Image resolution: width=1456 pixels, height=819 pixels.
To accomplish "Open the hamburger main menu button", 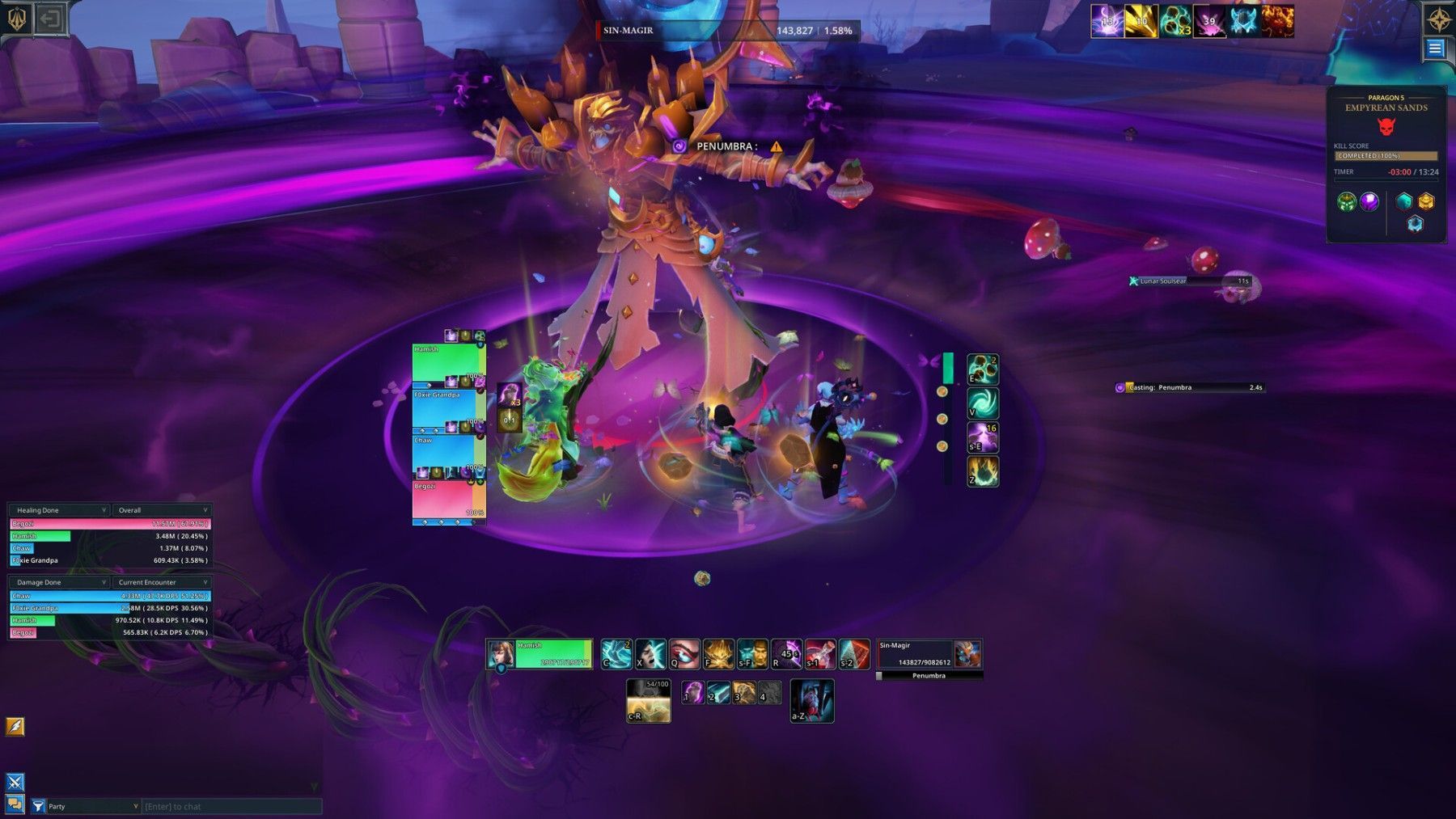I will point(1434,49).
